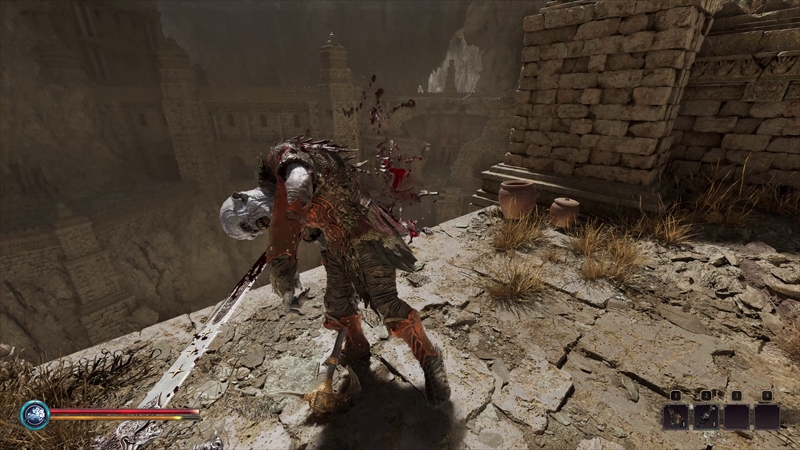The width and height of the screenshot is (800, 450).
Task: Select the item in quick slot 1
Action: coord(675,416)
